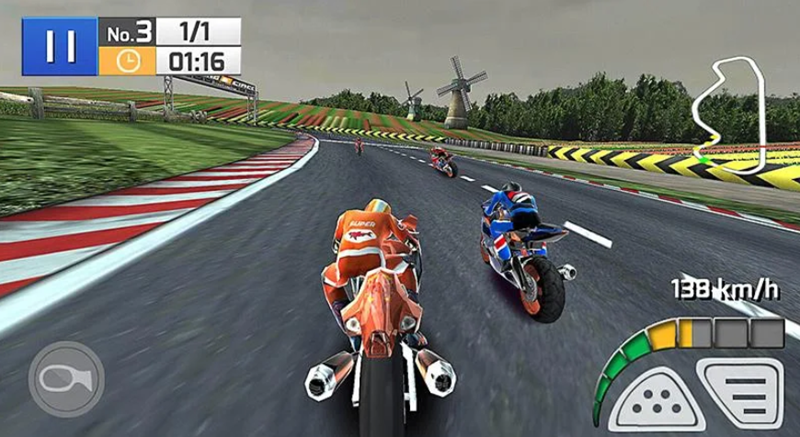The height and width of the screenshot is (437, 800).
Task: Click the track outline minimap
Action: [736, 110]
